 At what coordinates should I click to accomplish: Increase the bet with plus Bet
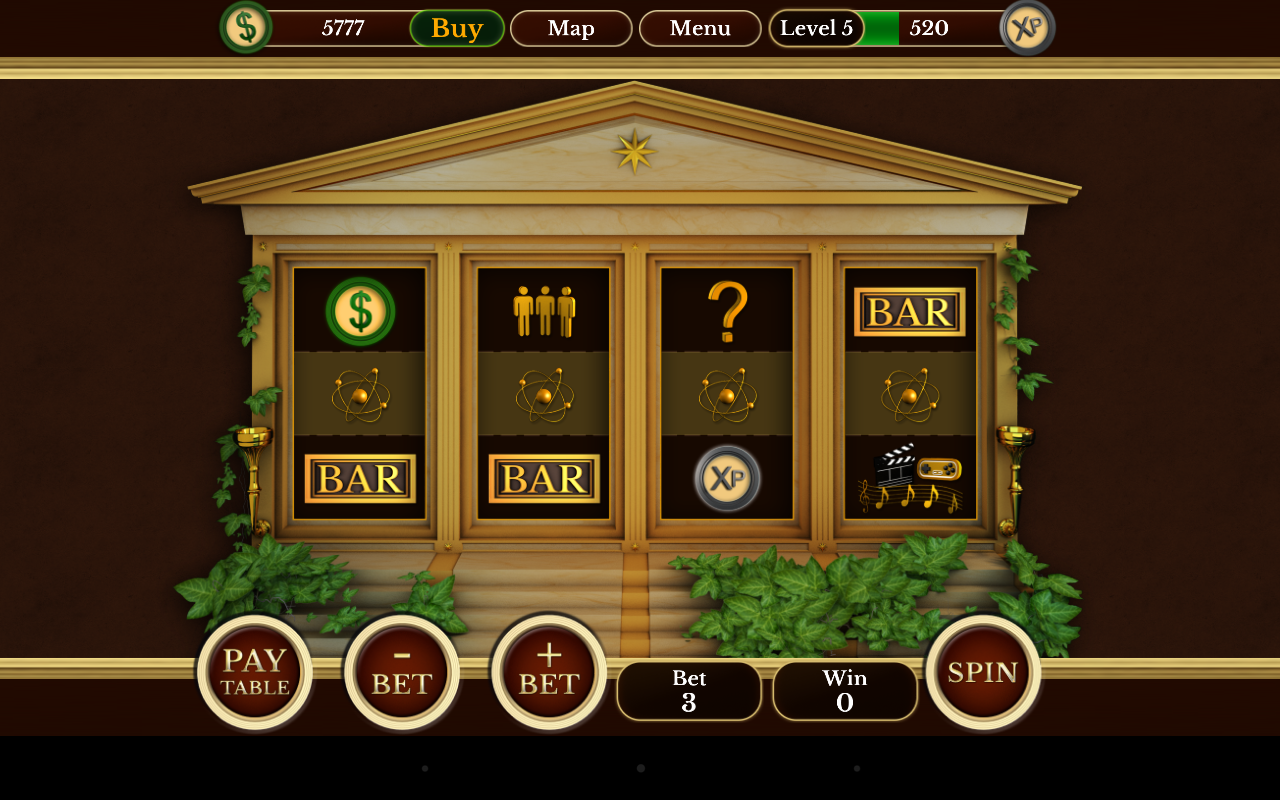pyautogui.click(x=549, y=673)
